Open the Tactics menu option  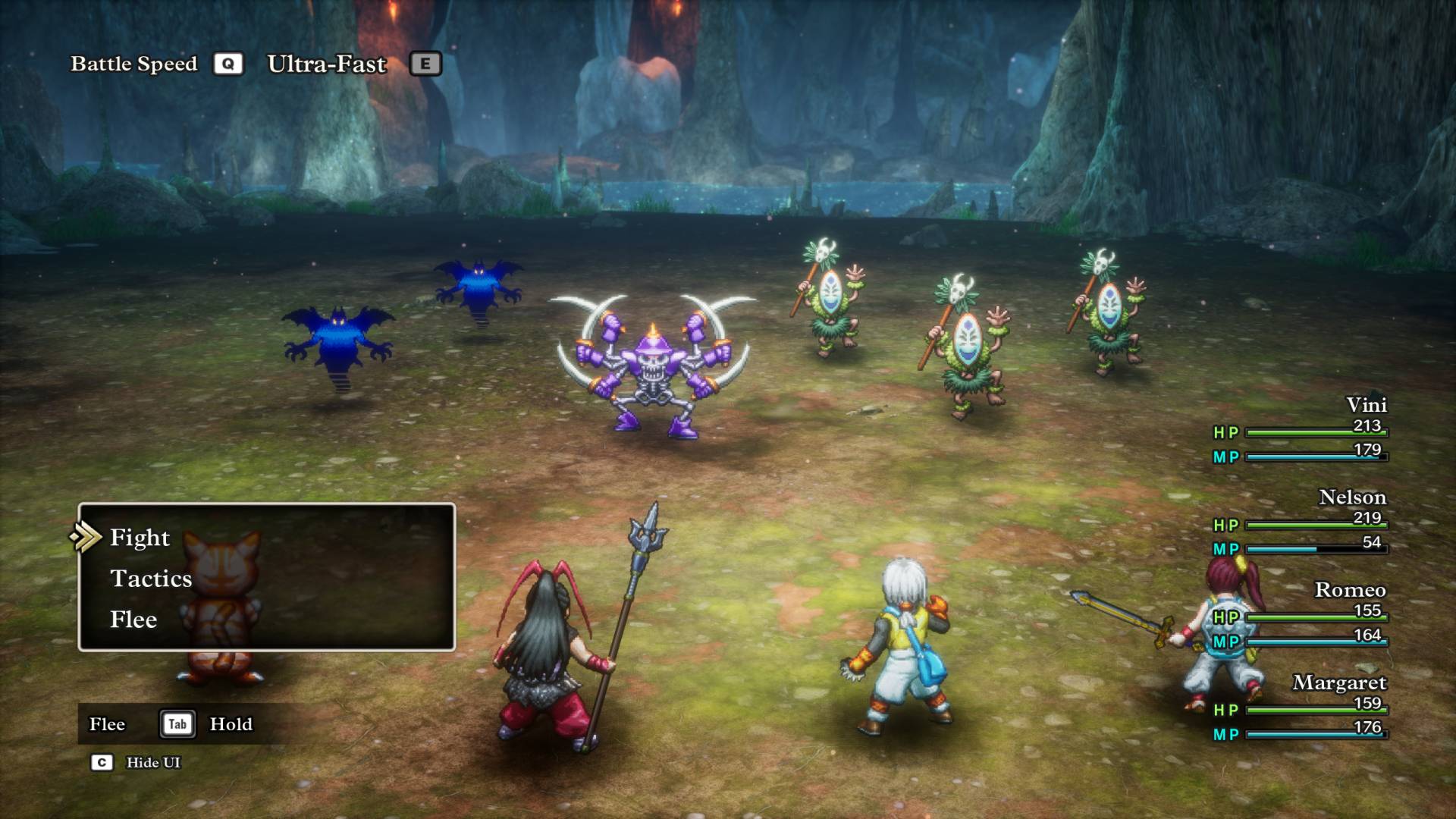pyautogui.click(x=151, y=579)
